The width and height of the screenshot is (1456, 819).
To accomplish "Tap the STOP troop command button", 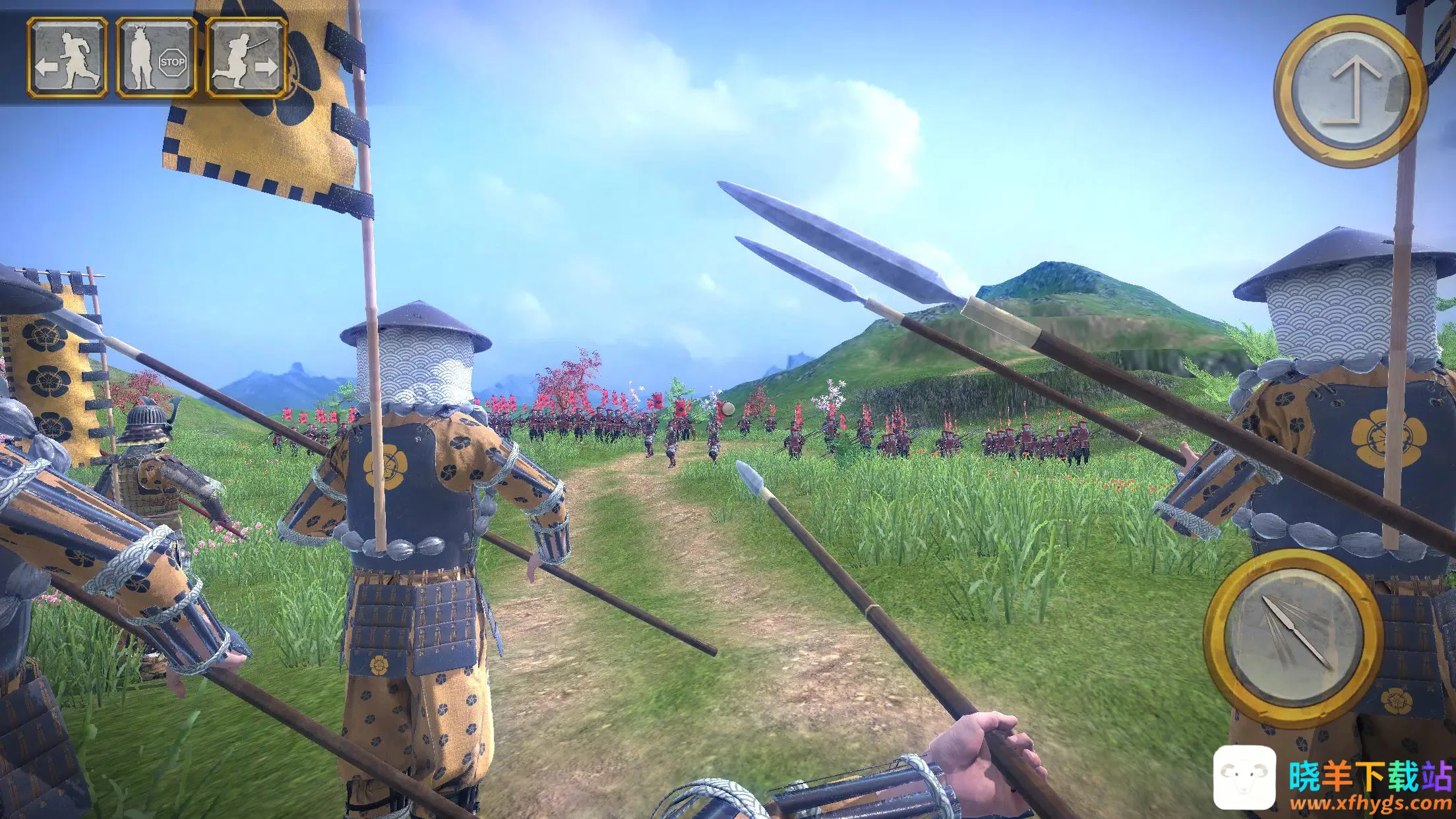I will [x=157, y=59].
